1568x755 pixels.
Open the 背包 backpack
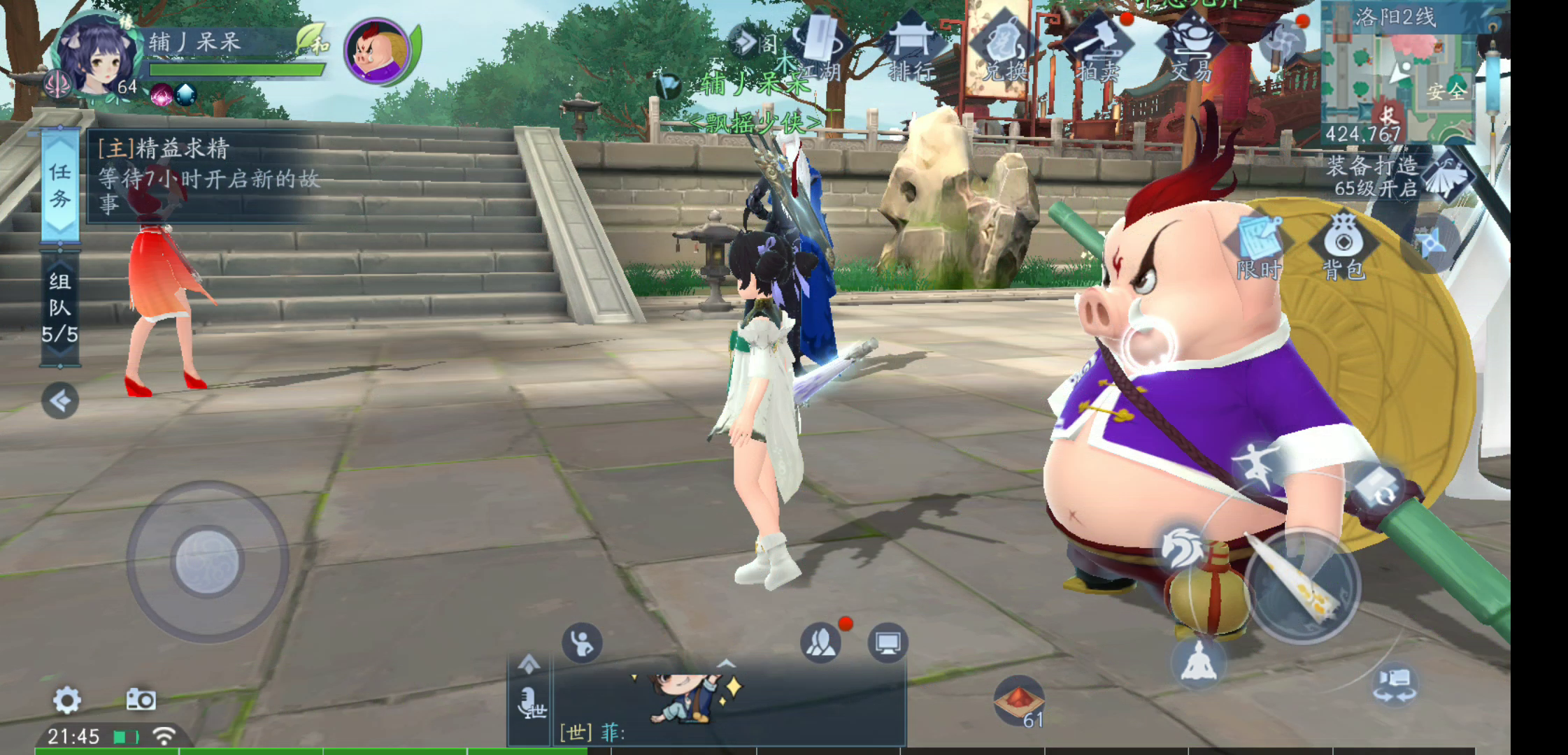(x=1343, y=246)
